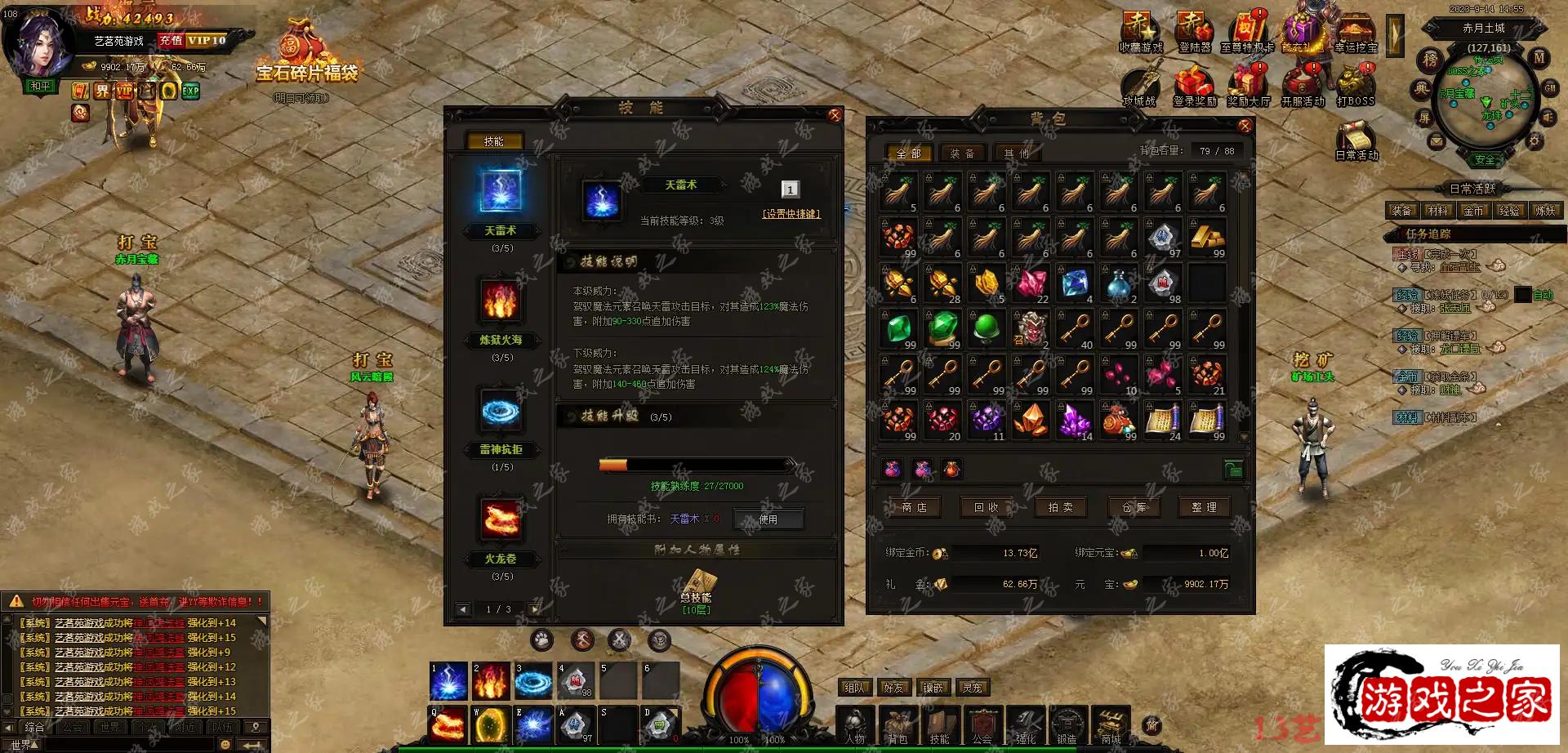This screenshot has height=753, width=1568.
Task: Switch to the 装备 backpack tab
Action: [961, 154]
